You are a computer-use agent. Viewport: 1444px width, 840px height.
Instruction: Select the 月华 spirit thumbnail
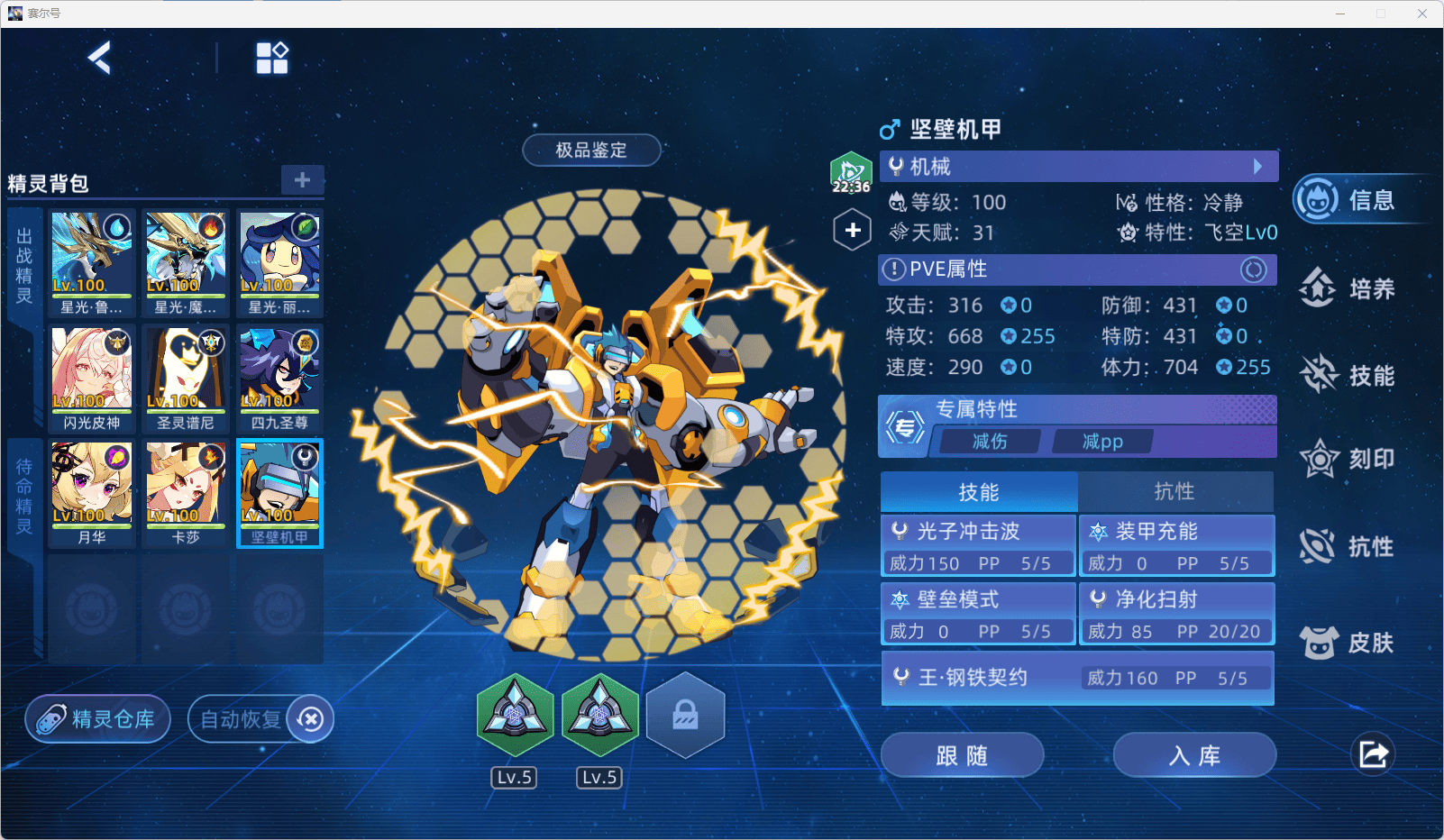tap(92, 491)
